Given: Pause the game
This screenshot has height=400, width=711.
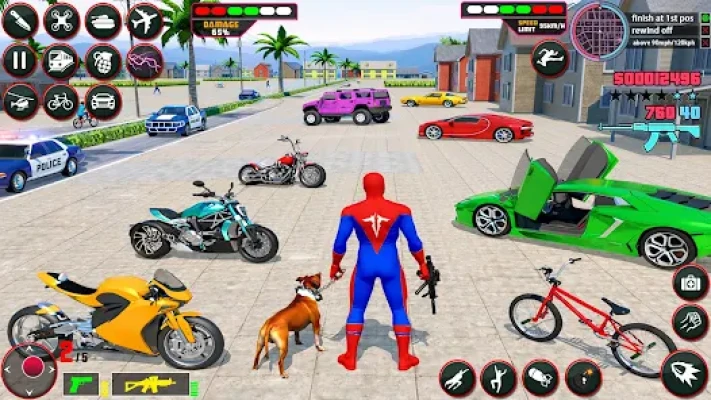Looking at the screenshot, I should [x=19, y=61].
